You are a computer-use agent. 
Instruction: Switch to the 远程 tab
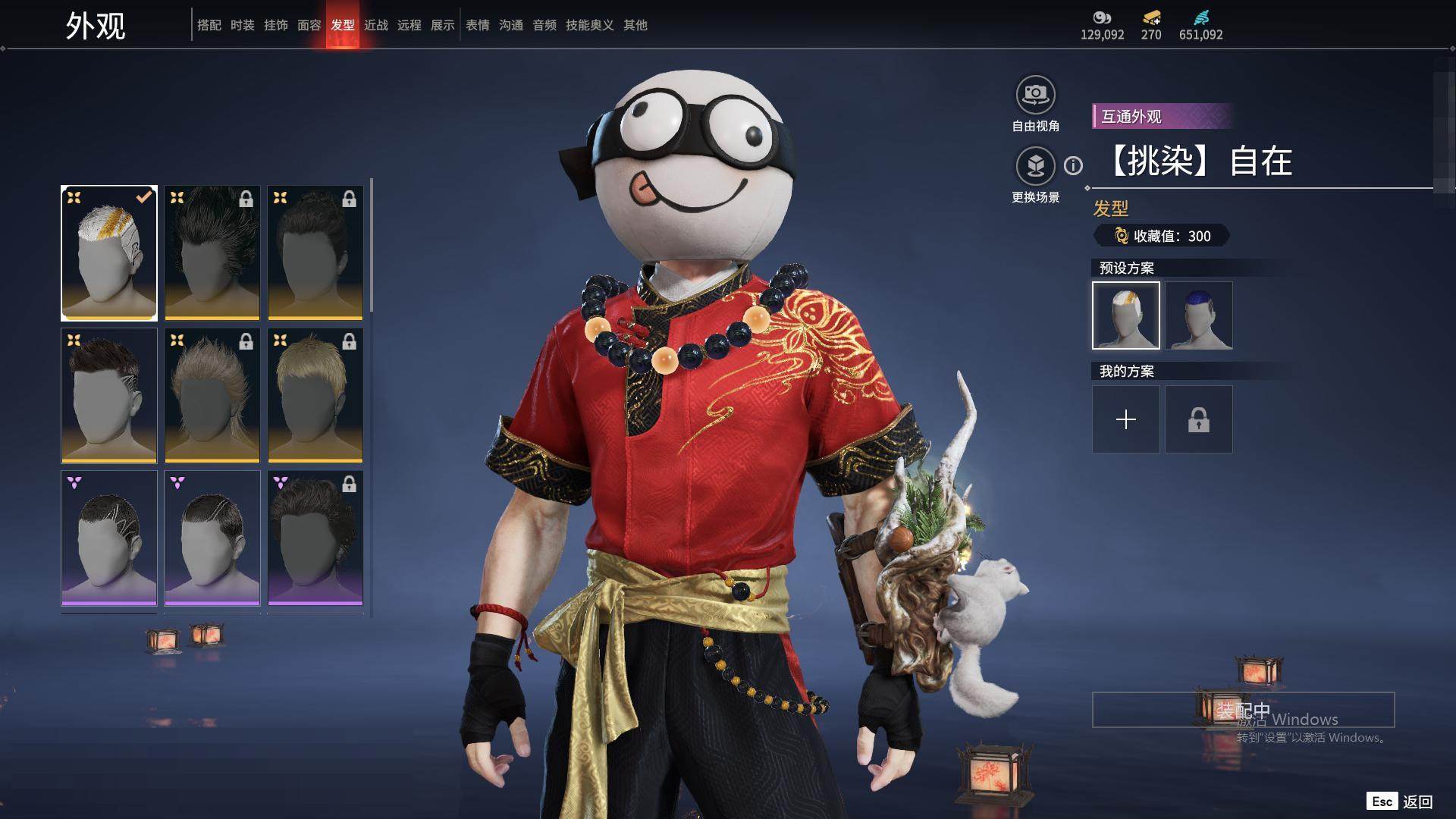(409, 25)
